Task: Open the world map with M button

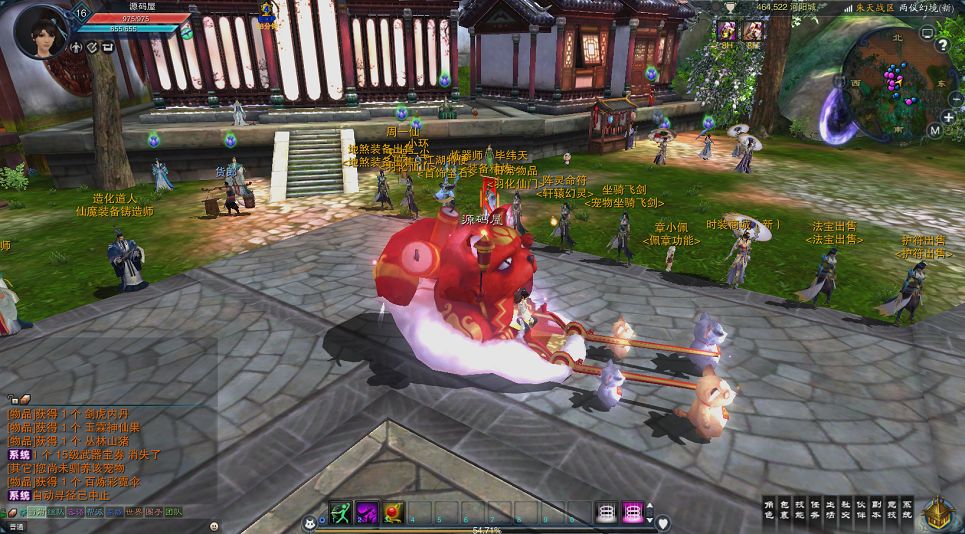Action: click(x=934, y=130)
